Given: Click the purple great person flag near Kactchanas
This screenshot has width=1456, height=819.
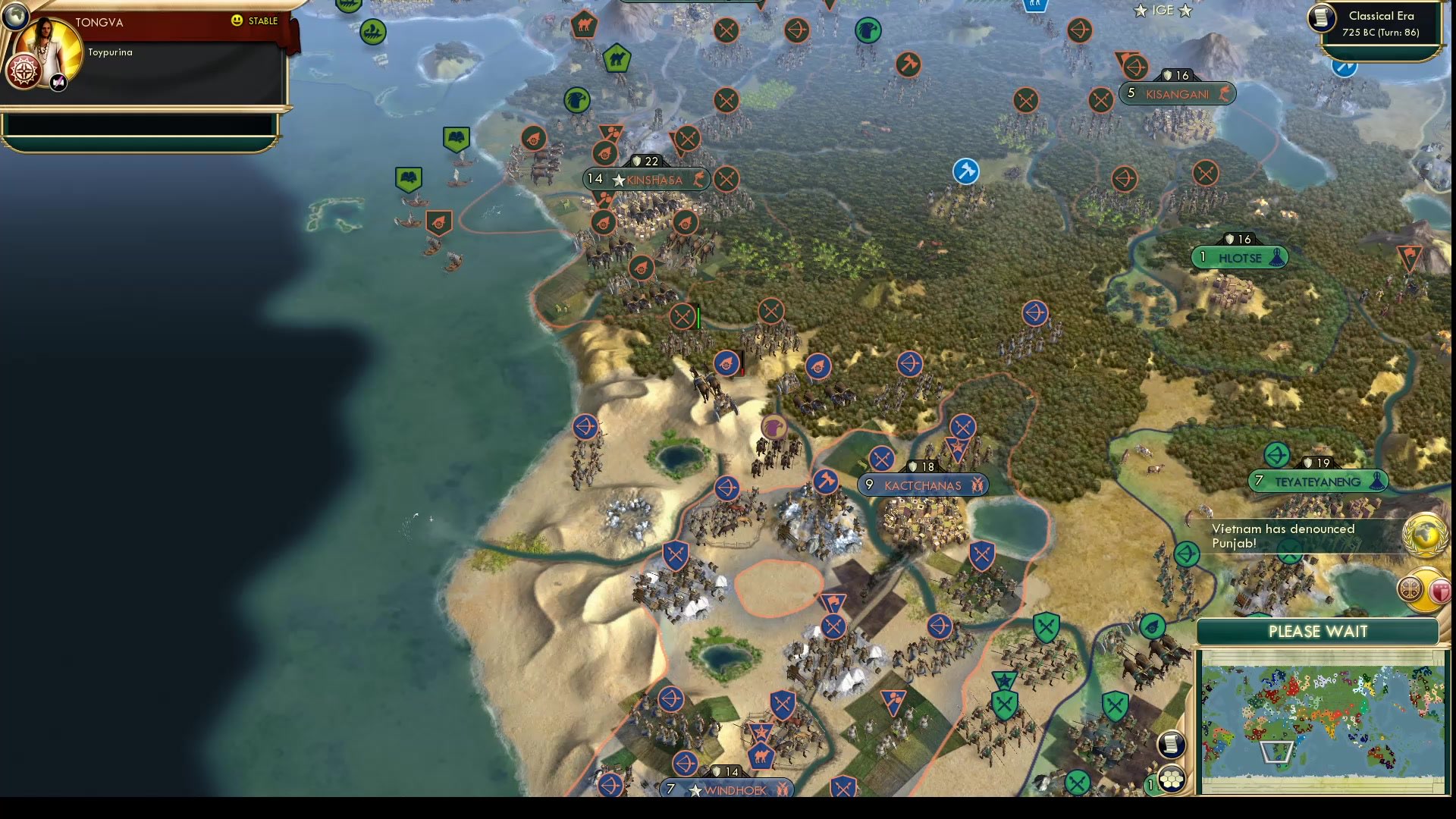Looking at the screenshot, I should 775,427.
